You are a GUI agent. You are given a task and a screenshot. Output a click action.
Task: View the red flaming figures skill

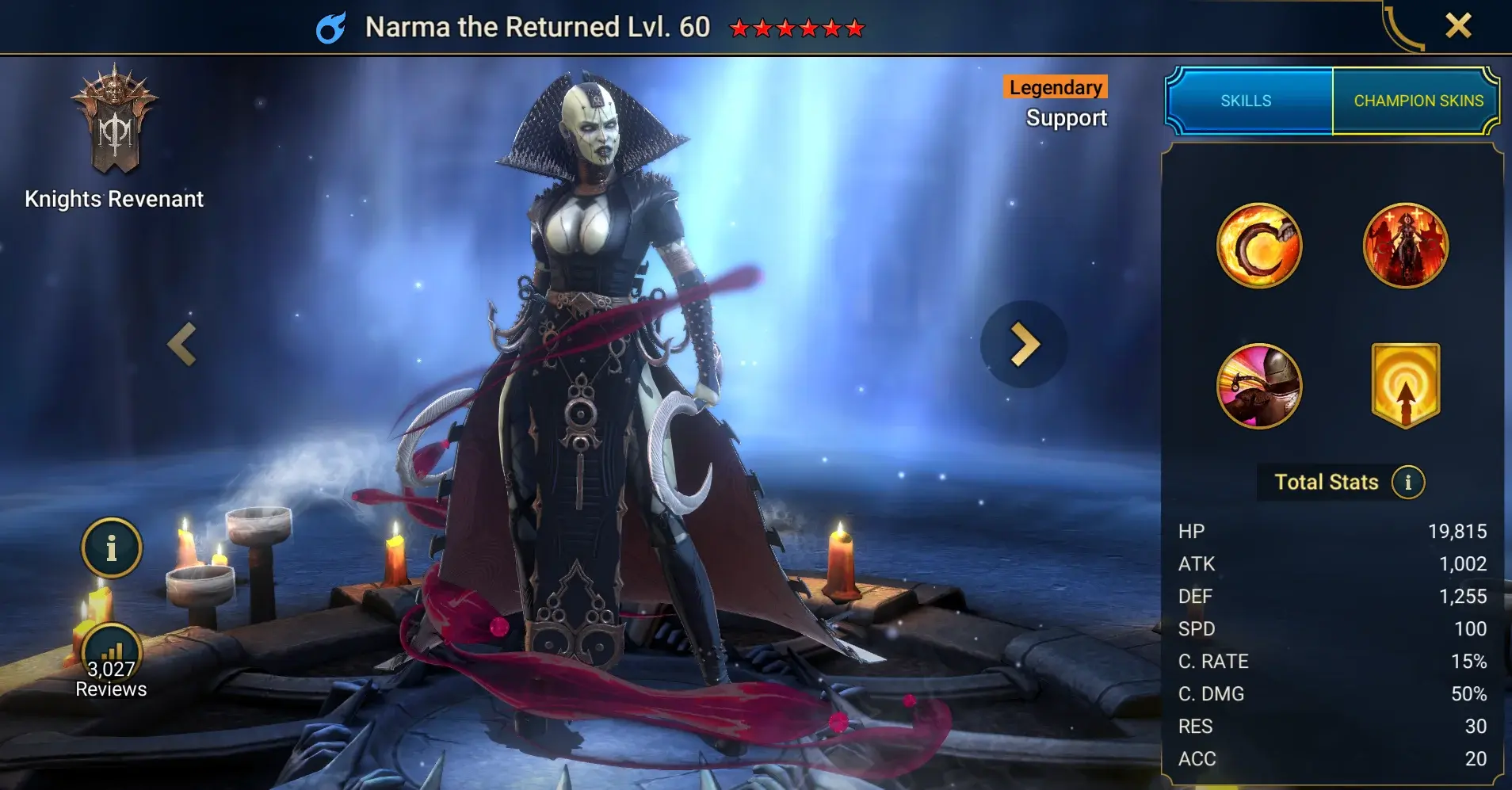(x=1405, y=246)
